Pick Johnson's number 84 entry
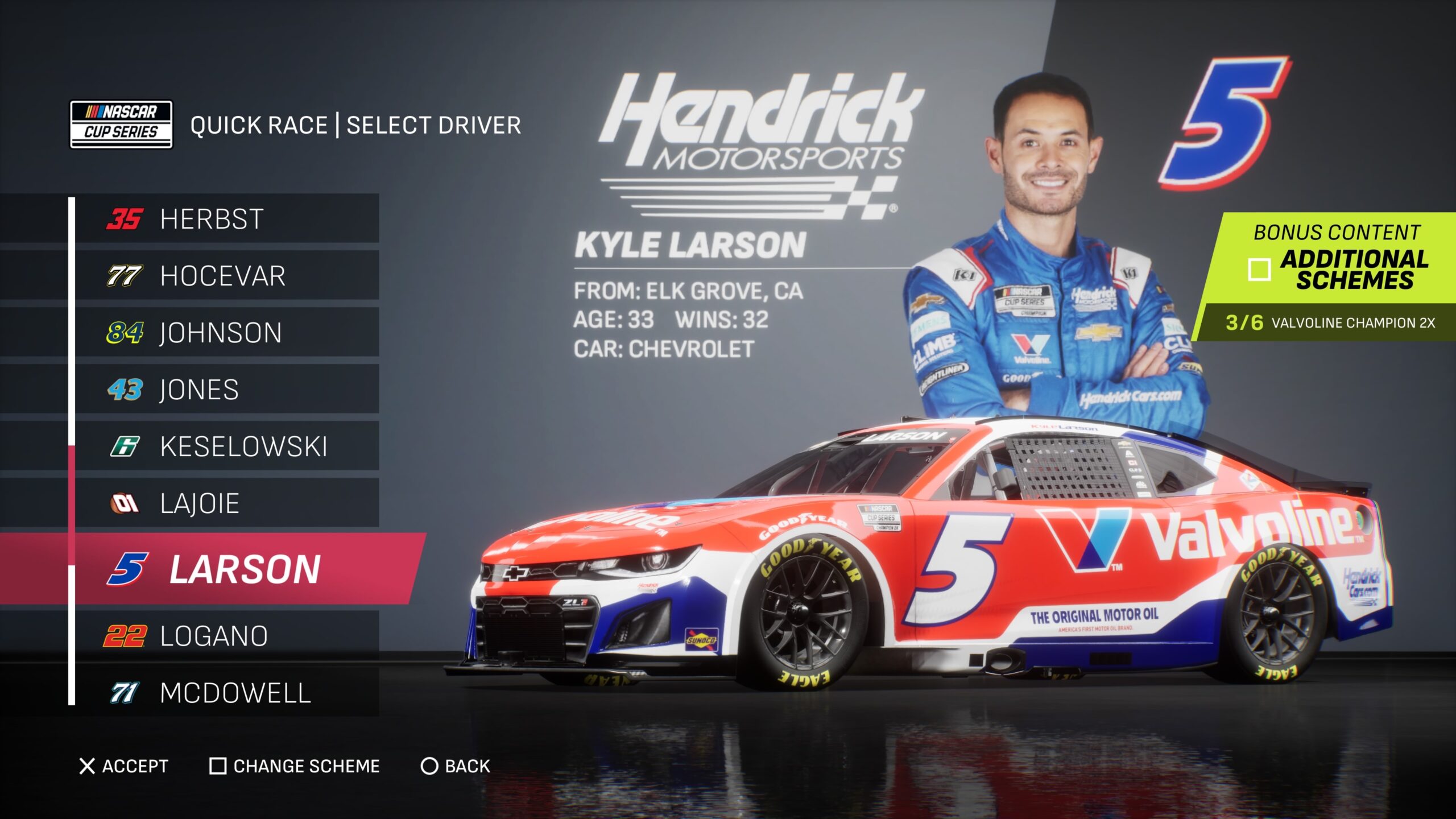The image size is (1456, 819). tap(226, 333)
